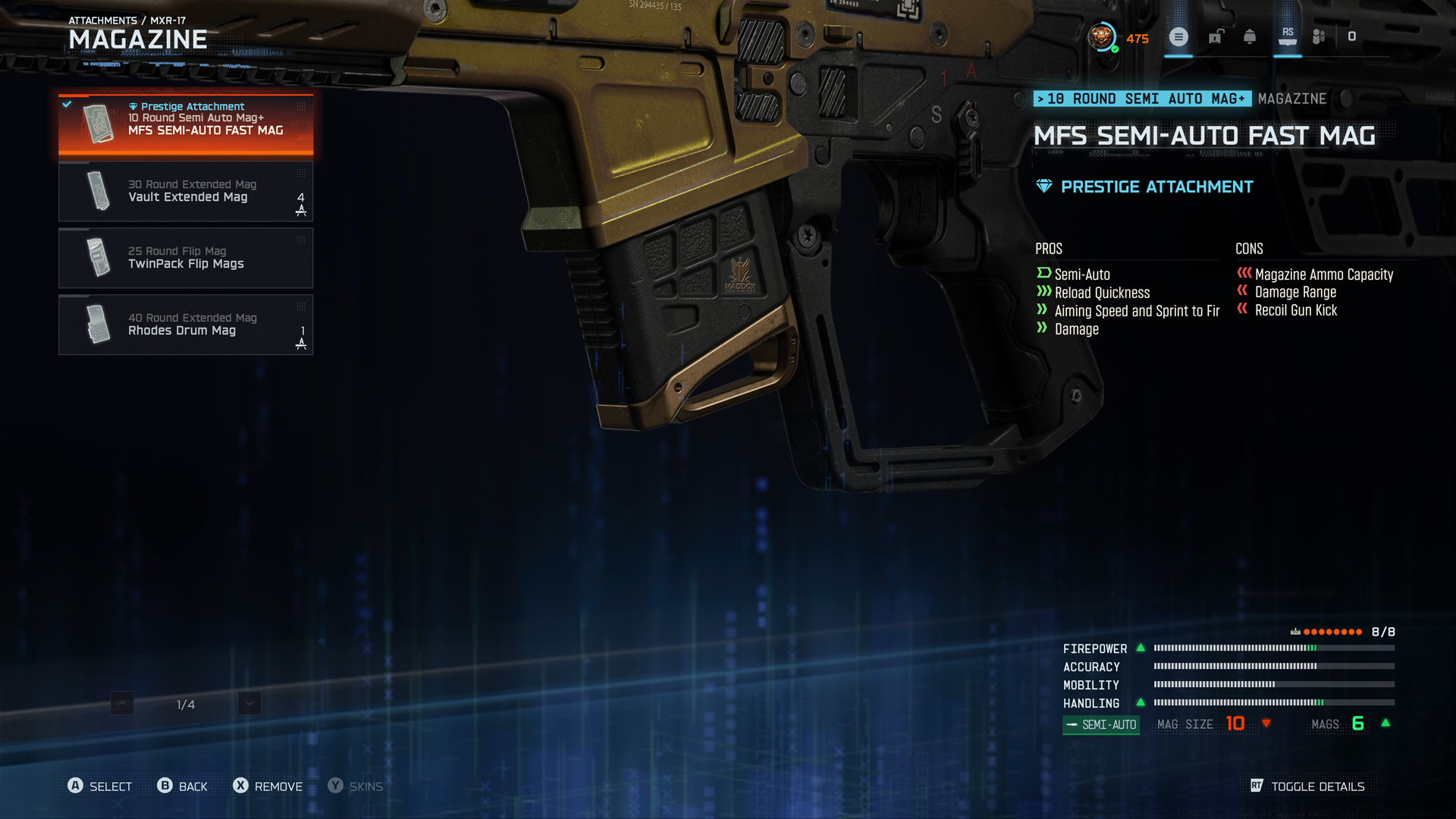Pick the TwinPack Flip Mags attachment

[186, 258]
